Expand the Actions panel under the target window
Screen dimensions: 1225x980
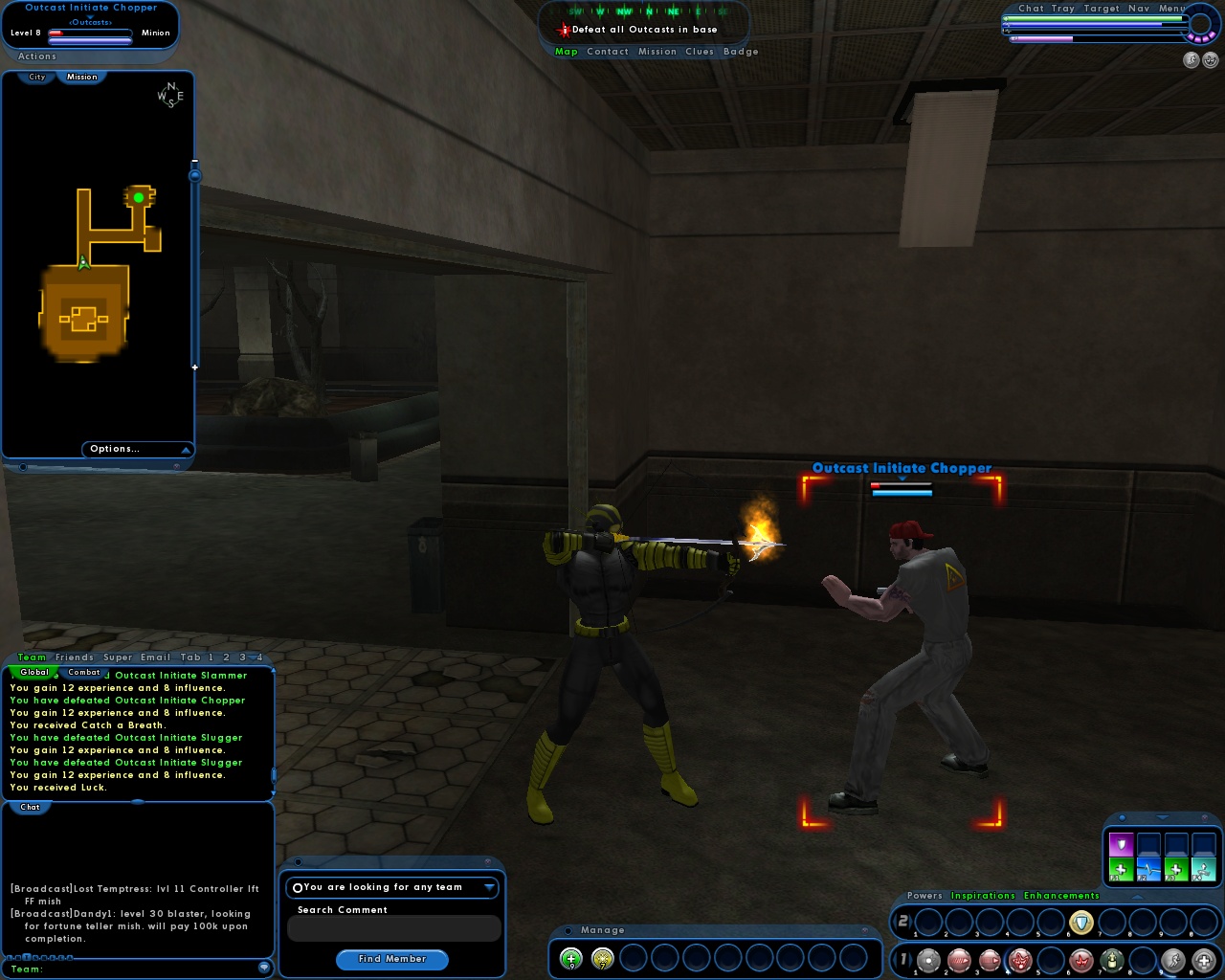[x=36, y=56]
